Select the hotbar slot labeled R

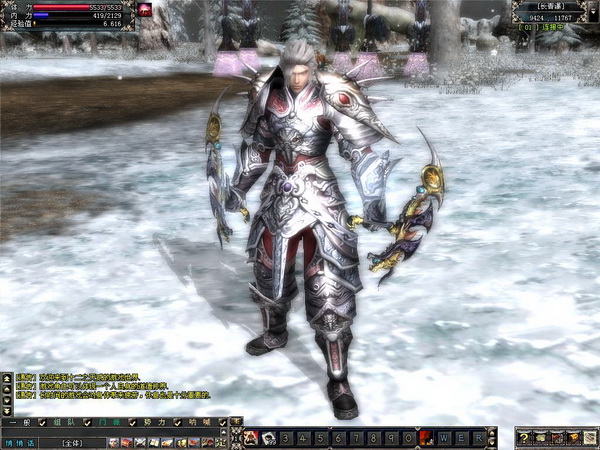pyautogui.click(x=479, y=437)
